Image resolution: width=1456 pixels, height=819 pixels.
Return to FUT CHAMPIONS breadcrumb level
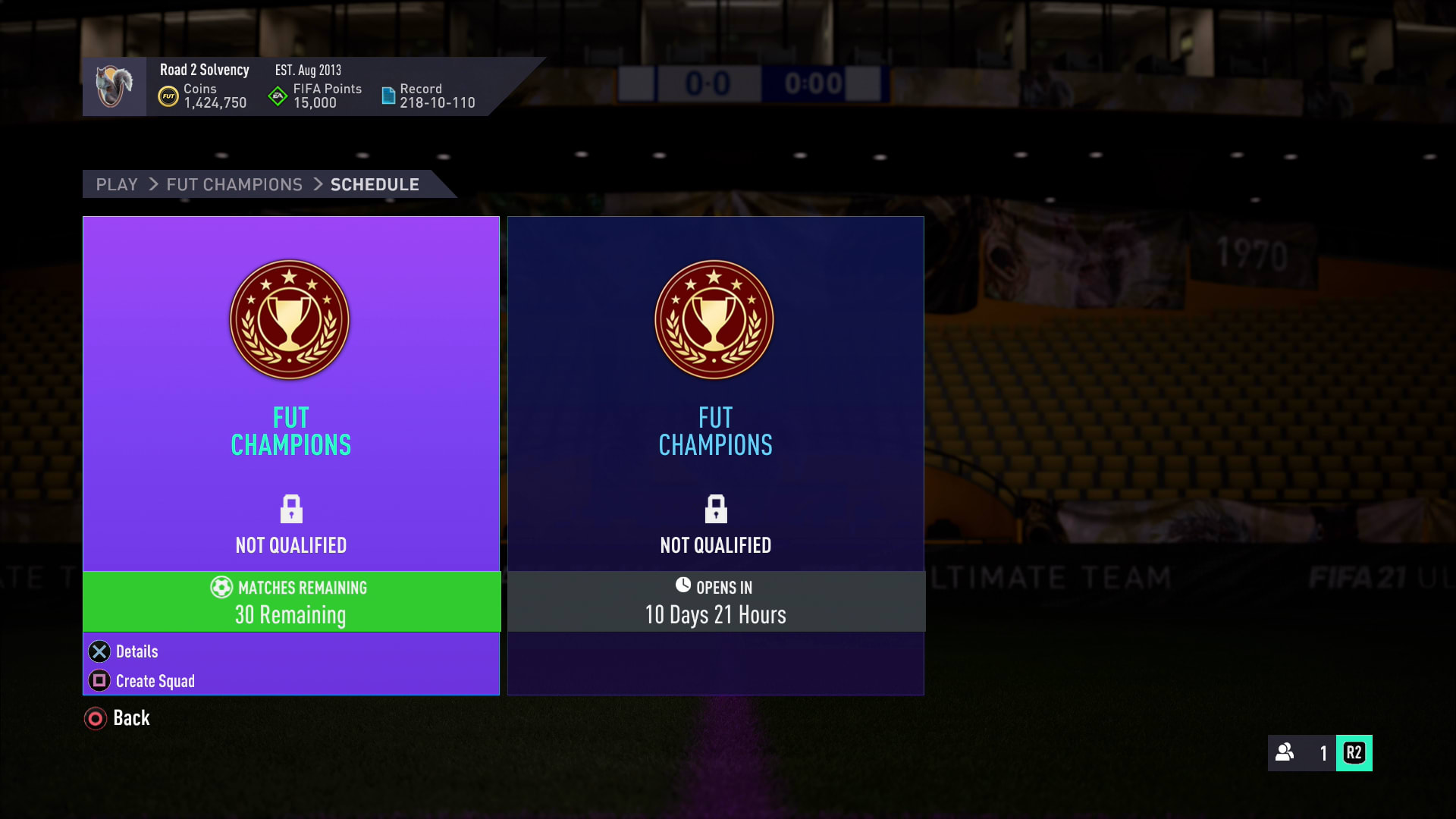(234, 184)
